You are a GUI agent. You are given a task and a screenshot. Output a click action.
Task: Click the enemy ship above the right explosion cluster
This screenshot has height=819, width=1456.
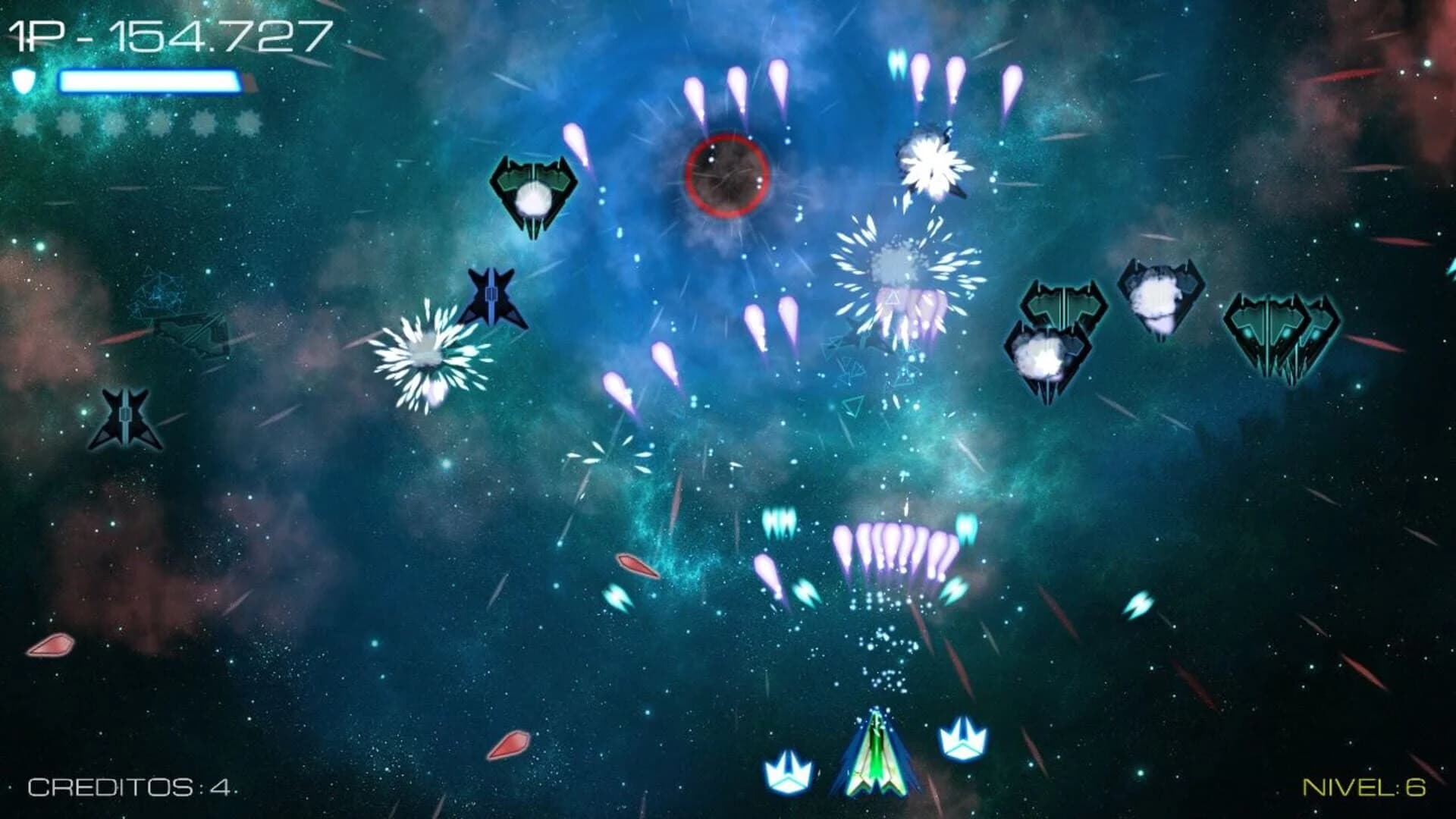pyautogui.click(x=1064, y=303)
